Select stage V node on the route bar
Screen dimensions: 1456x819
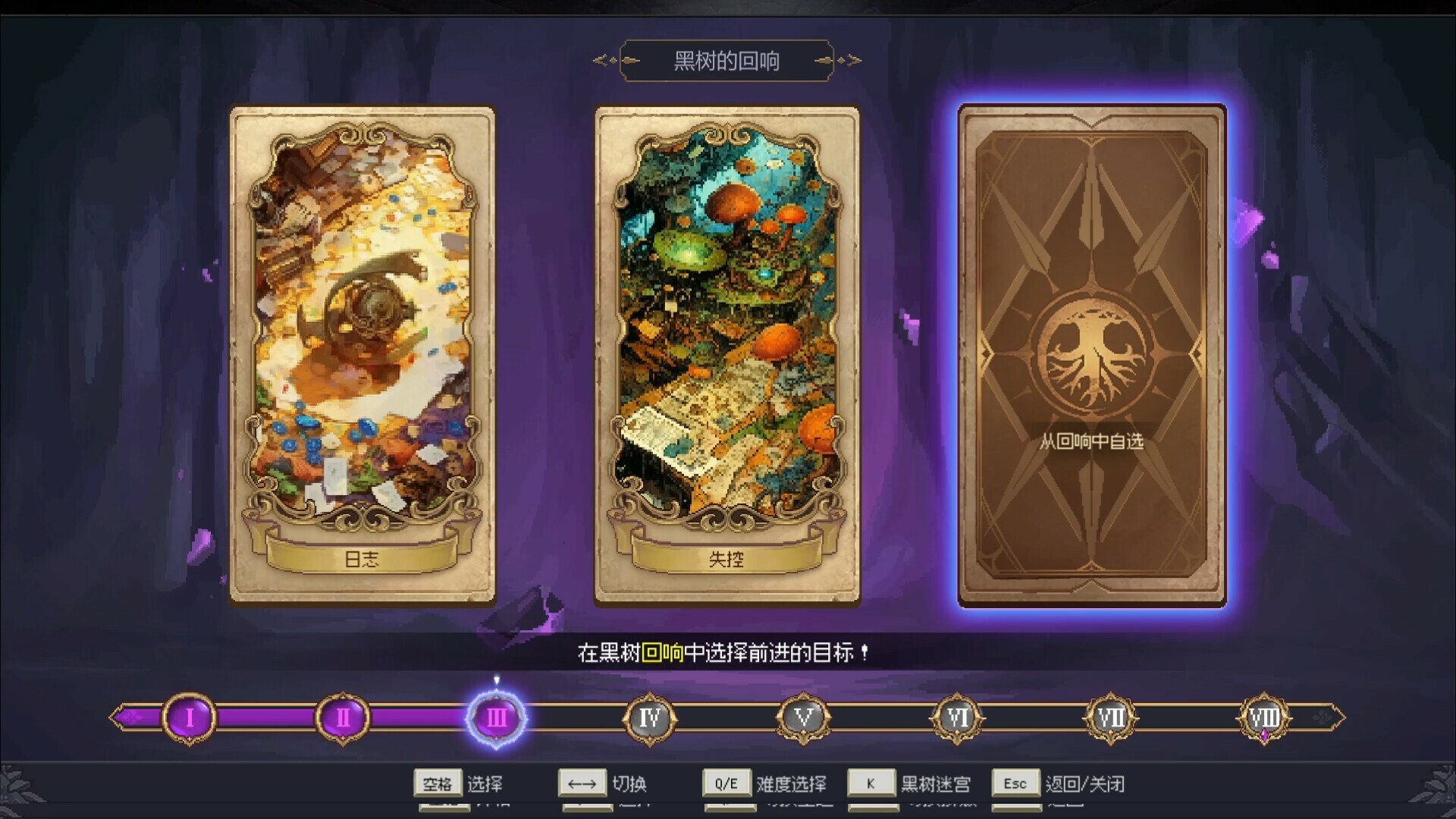(804, 716)
